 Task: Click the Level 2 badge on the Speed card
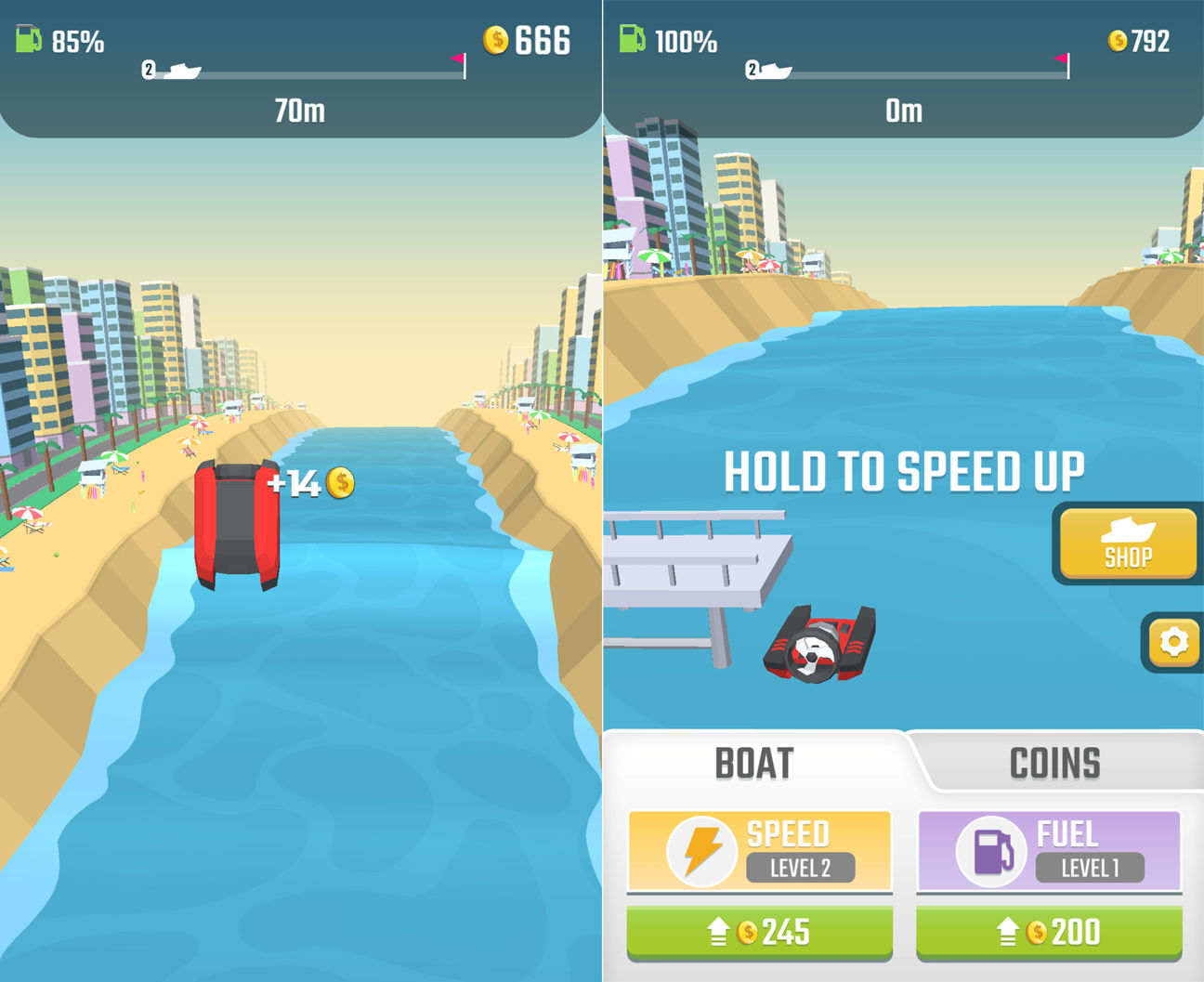point(802,869)
